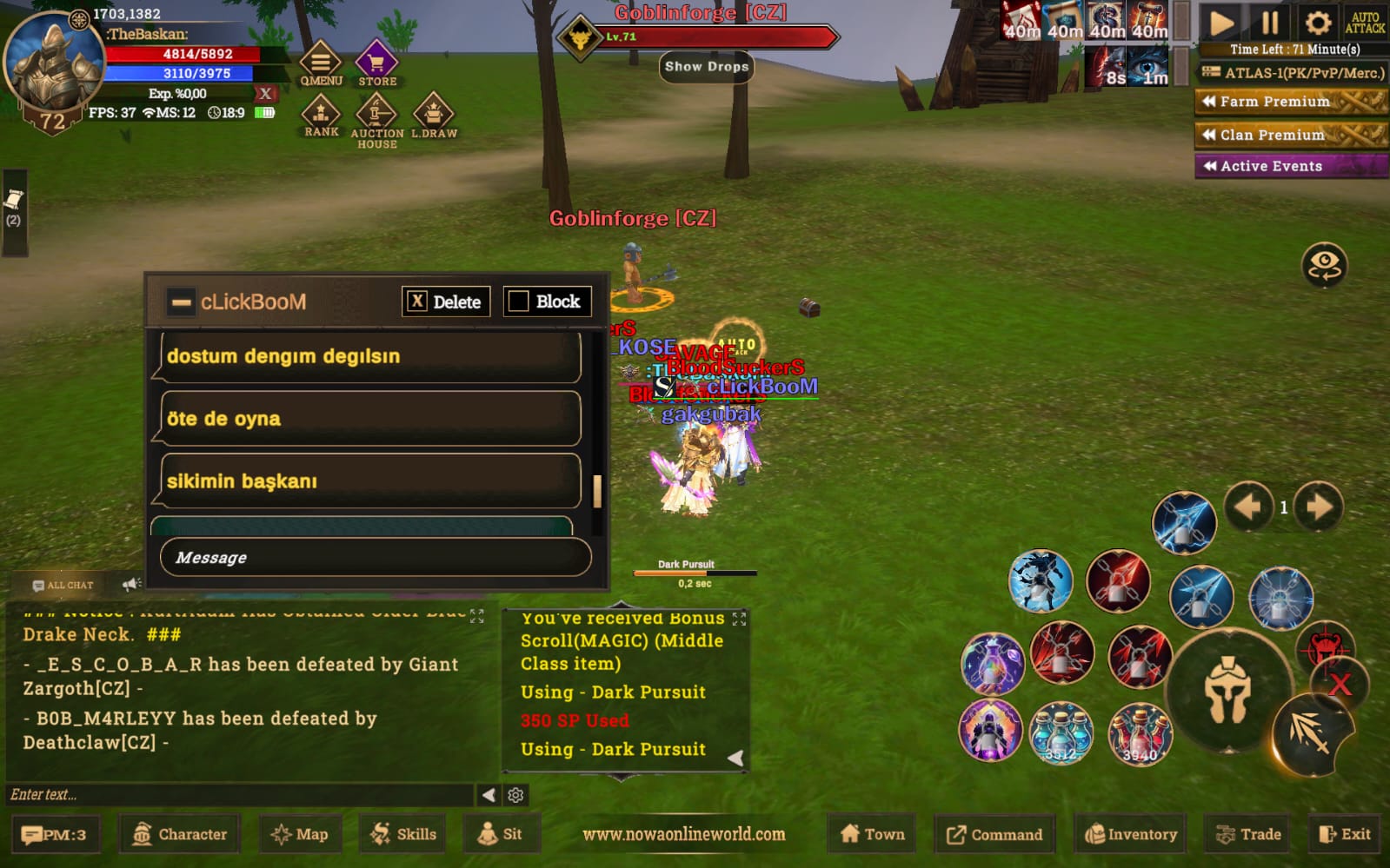The image size is (1390, 868).
Task: Open the Skills window
Action: point(403,834)
